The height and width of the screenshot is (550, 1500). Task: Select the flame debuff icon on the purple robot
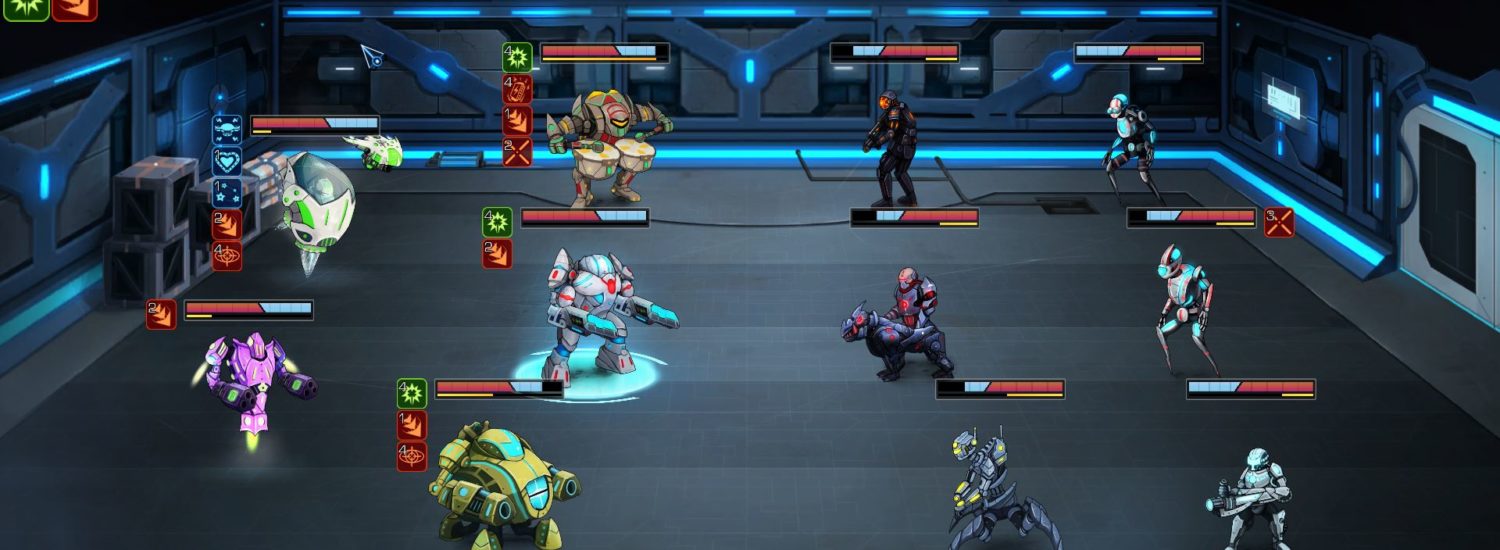(x=161, y=314)
